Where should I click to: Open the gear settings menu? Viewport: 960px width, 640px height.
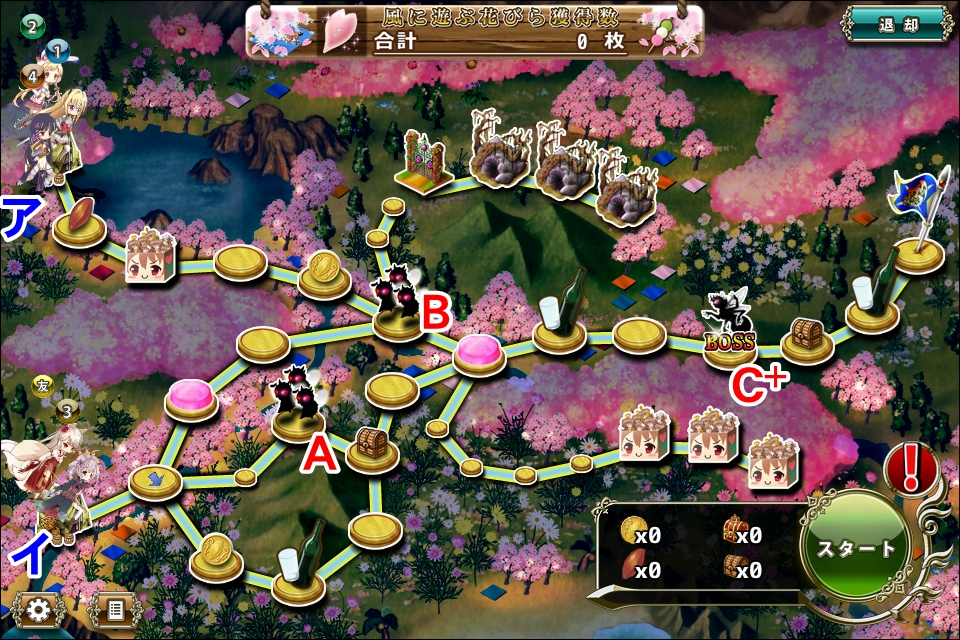tap(40, 609)
